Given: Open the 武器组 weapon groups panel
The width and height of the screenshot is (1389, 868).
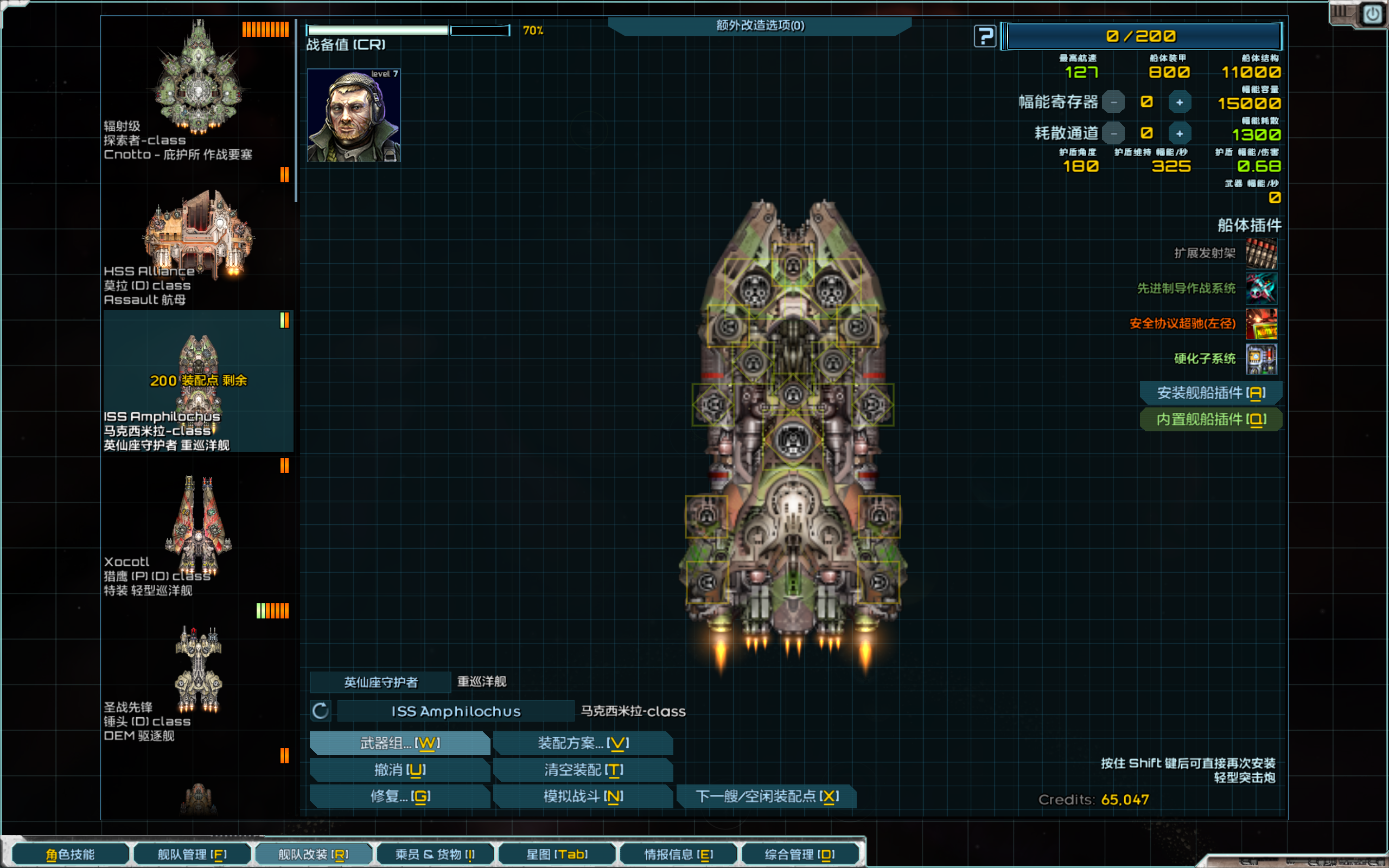Looking at the screenshot, I should [x=399, y=743].
